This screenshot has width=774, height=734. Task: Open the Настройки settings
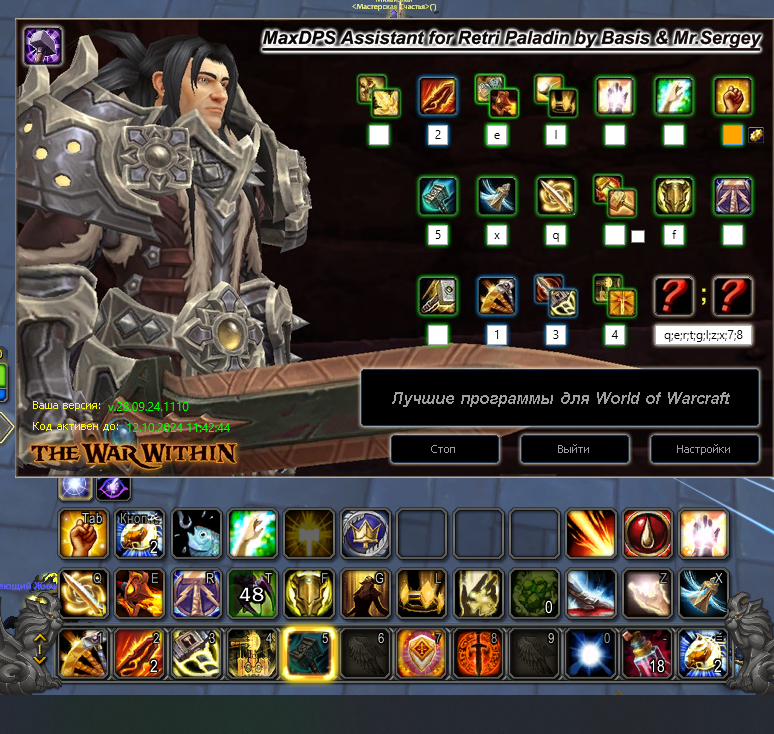coord(703,449)
